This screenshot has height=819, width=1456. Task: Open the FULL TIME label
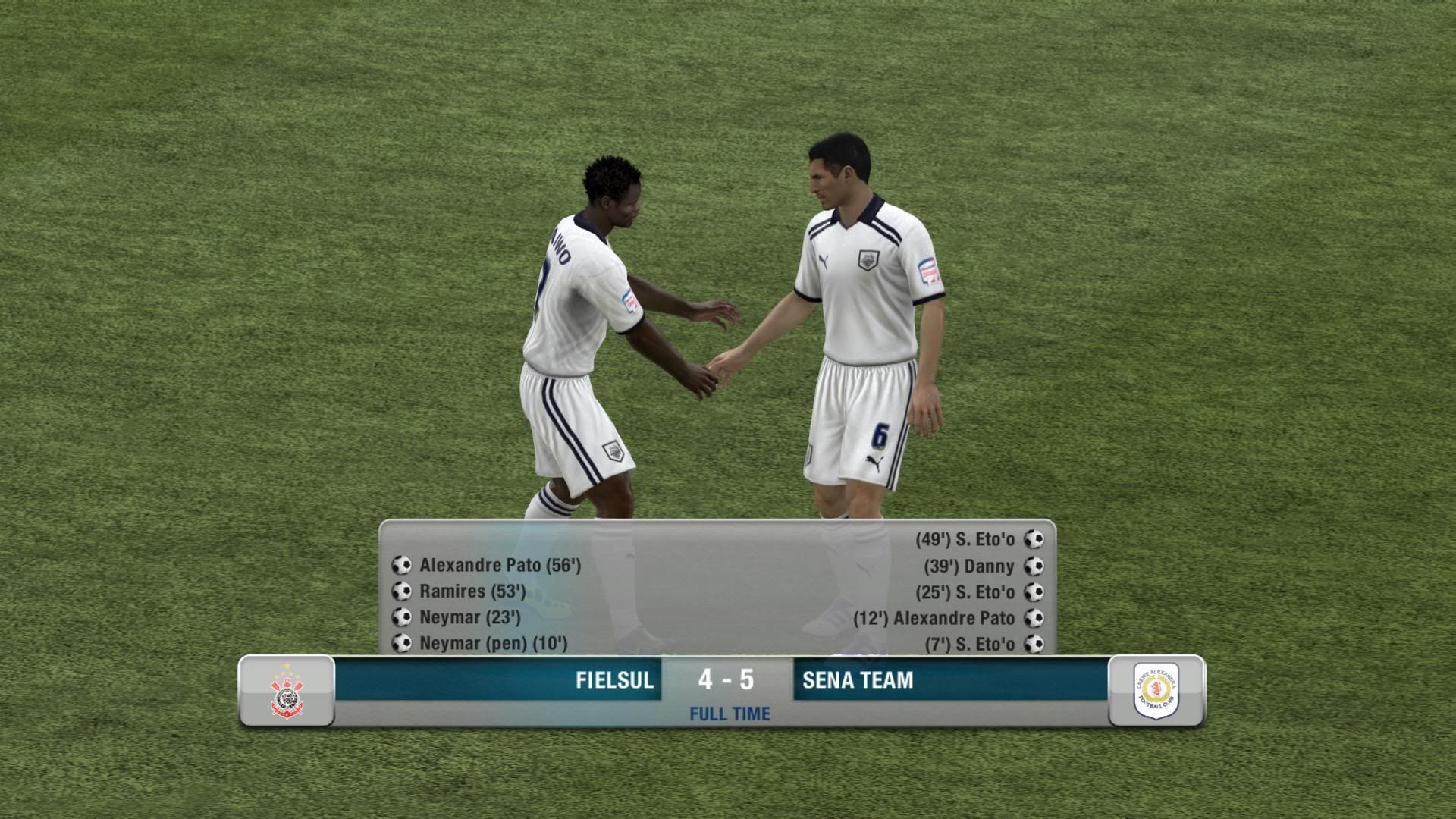[x=729, y=713]
